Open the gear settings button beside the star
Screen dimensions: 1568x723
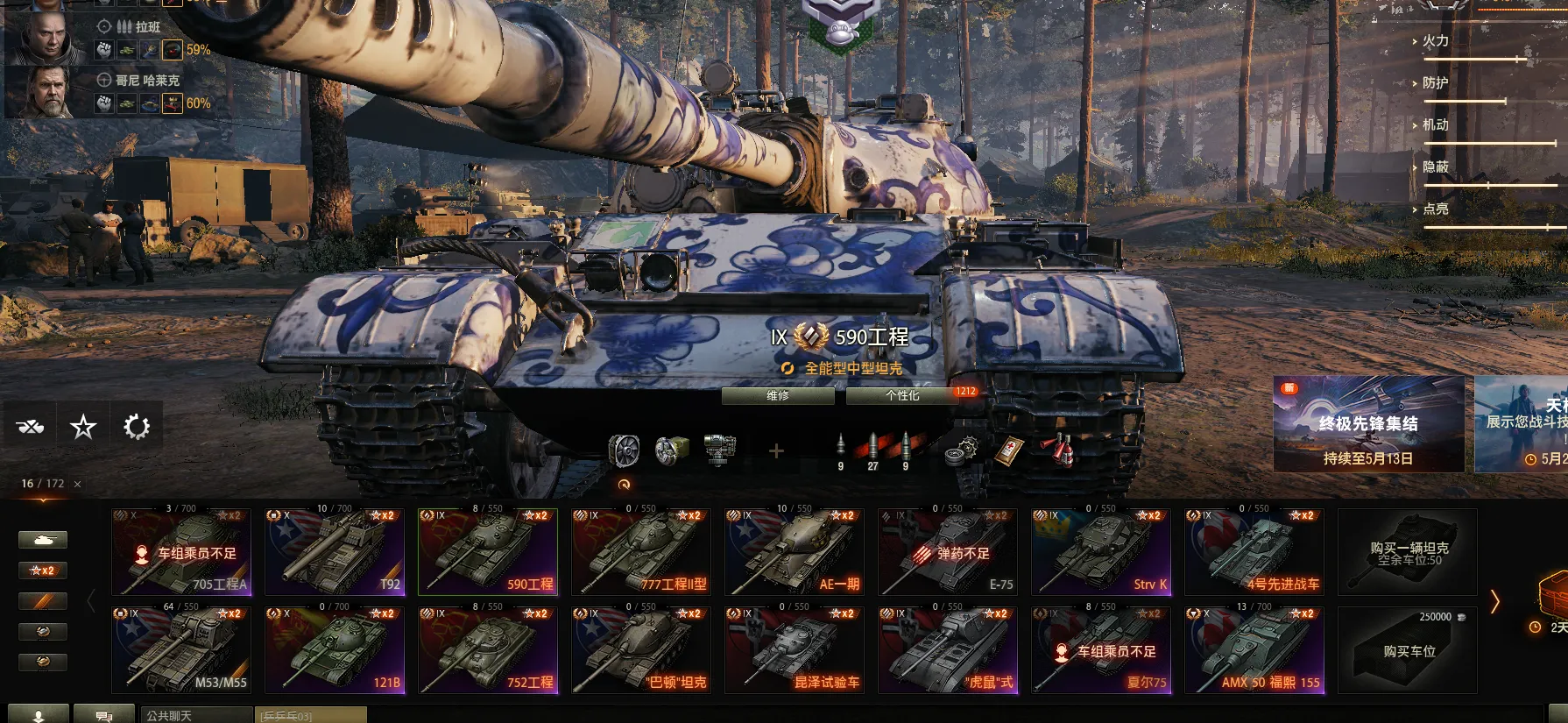tap(137, 428)
